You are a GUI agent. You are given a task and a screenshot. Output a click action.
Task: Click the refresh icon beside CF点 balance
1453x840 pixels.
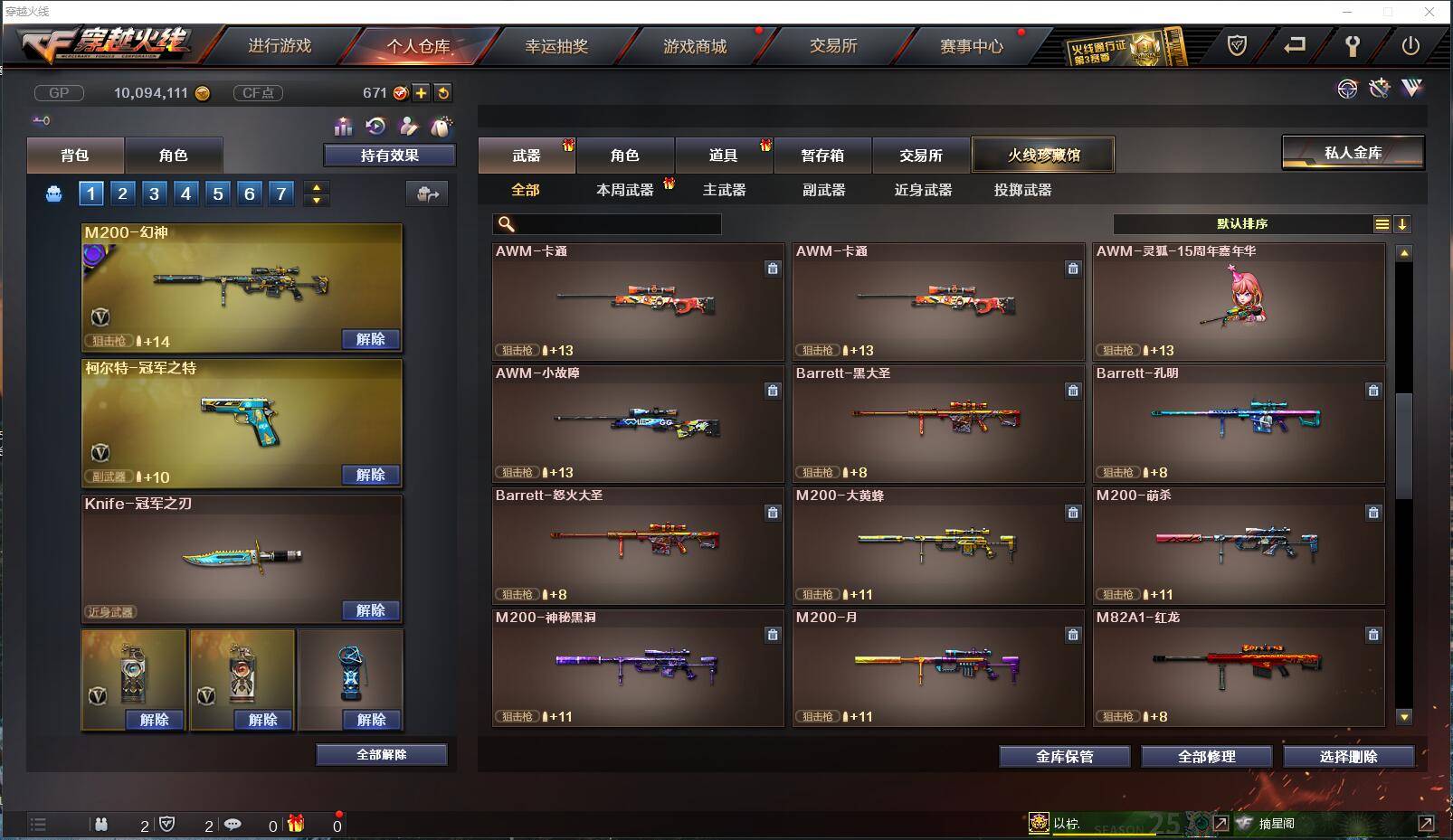[443, 92]
